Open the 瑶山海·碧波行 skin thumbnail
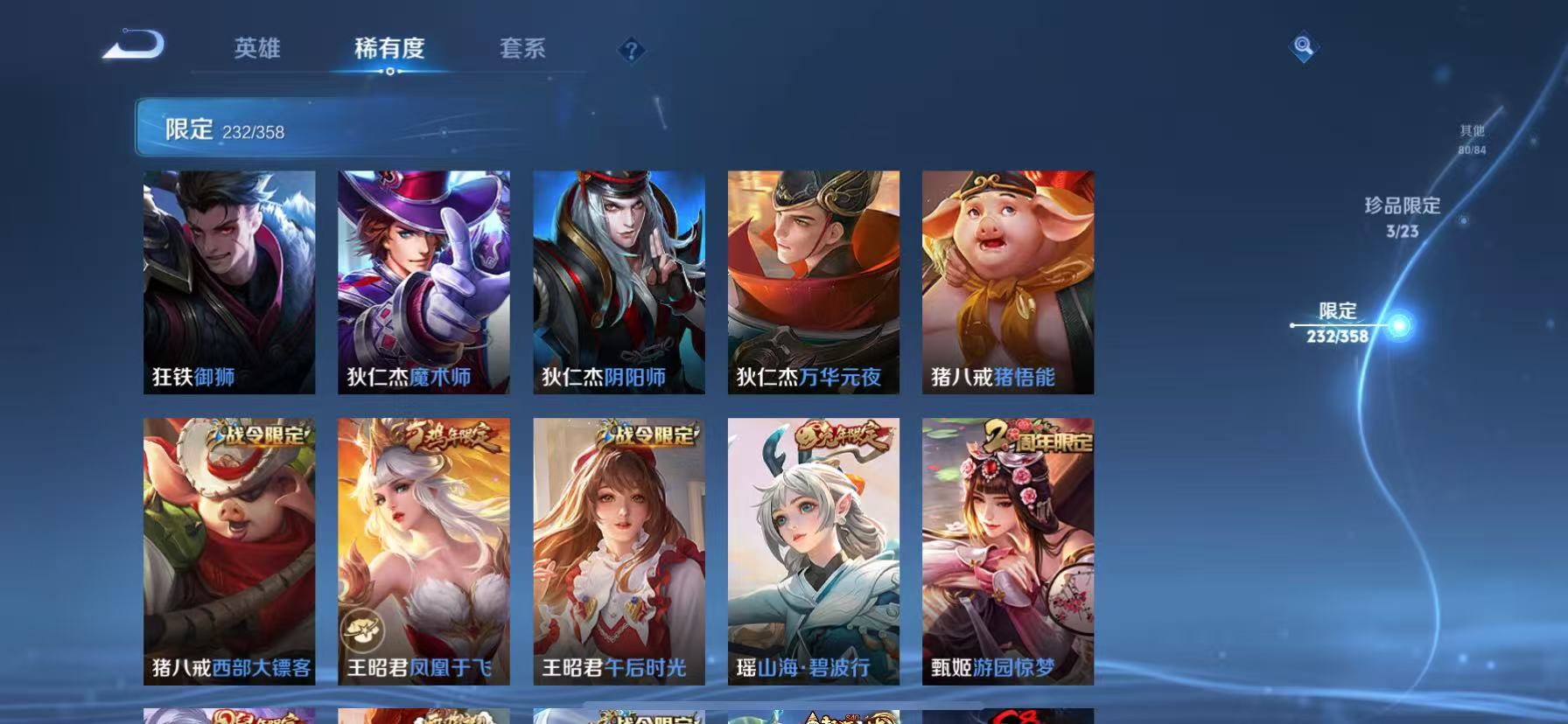The image size is (1568, 724). tap(814, 551)
